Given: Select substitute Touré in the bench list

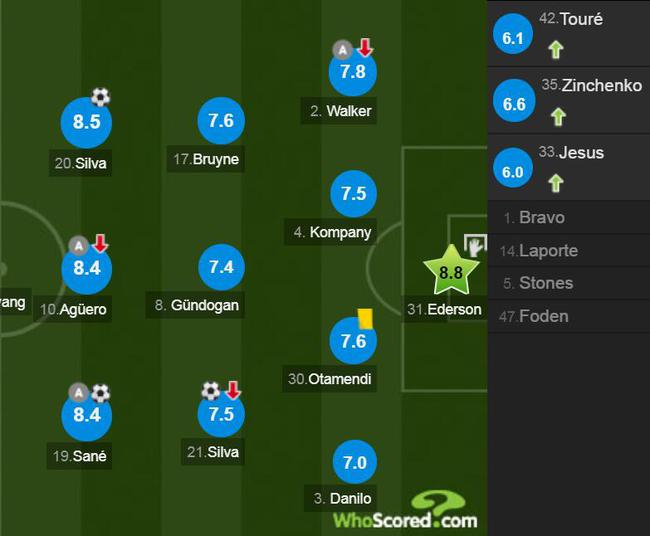Looking at the screenshot, I should pyautogui.click(x=568, y=33).
